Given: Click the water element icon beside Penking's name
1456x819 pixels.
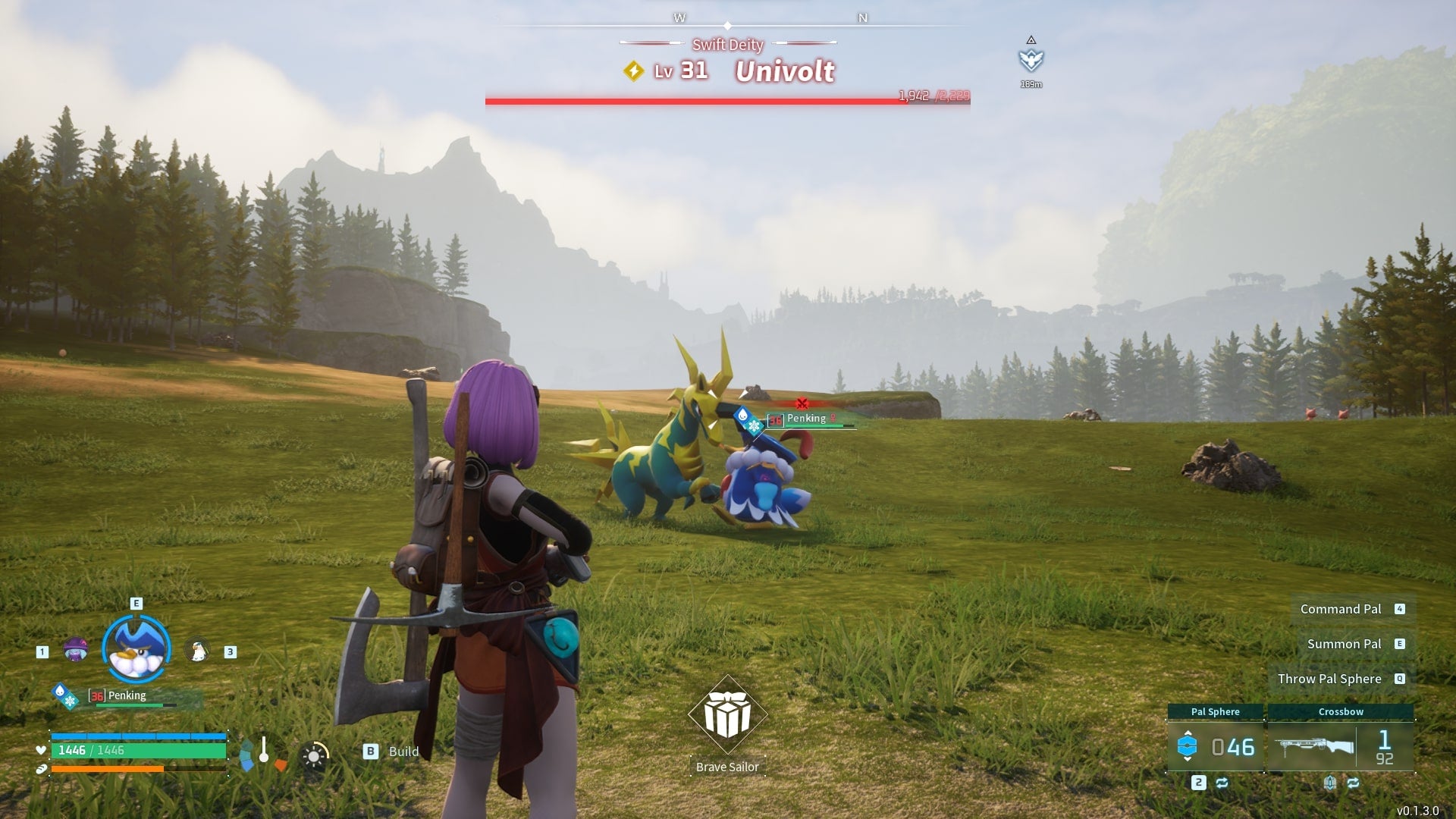Looking at the screenshot, I should coord(61,690).
